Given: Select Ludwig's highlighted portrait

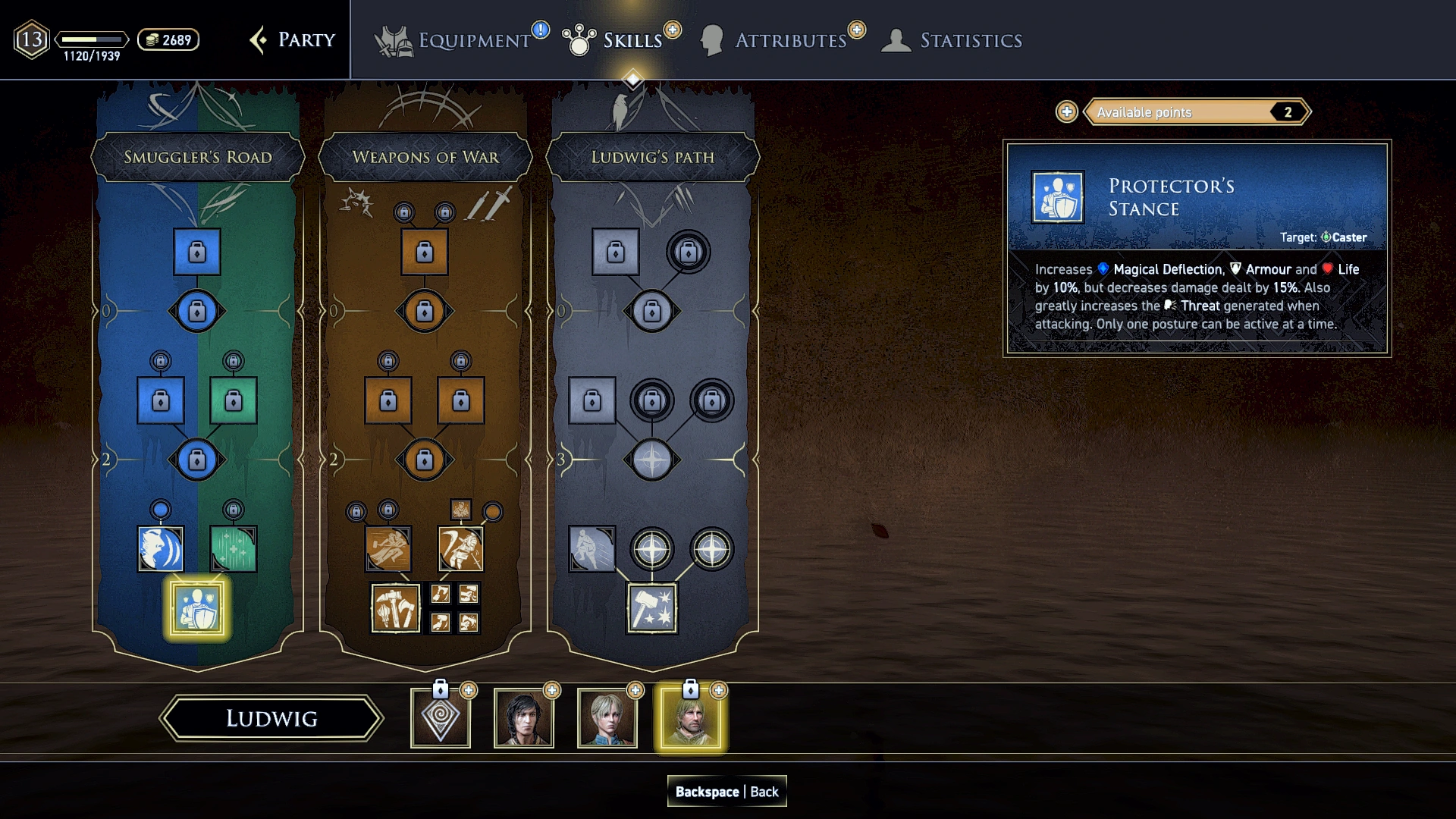Looking at the screenshot, I should (x=691, y=718).
